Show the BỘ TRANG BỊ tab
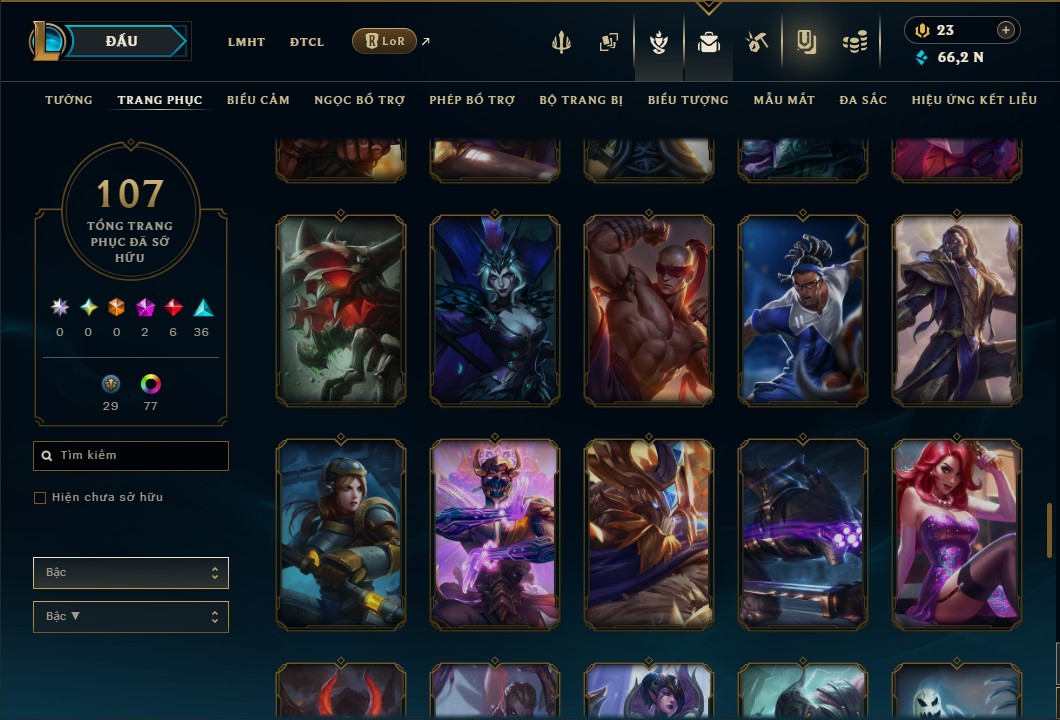Screen dimensions: 1060x720 tap(581, 100)
